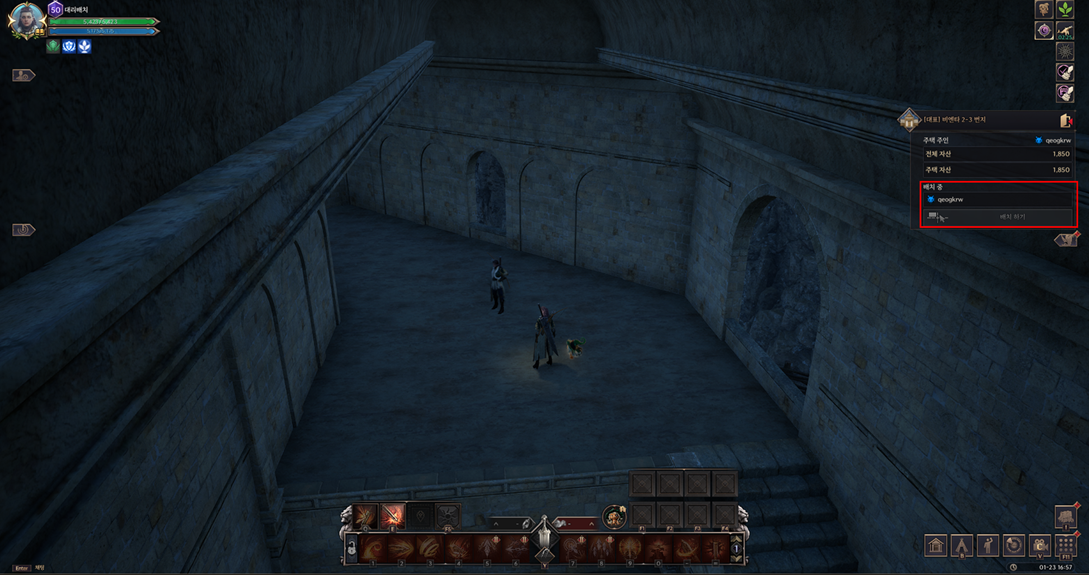Toggle the video camera mode icon

click(1040, 546)
